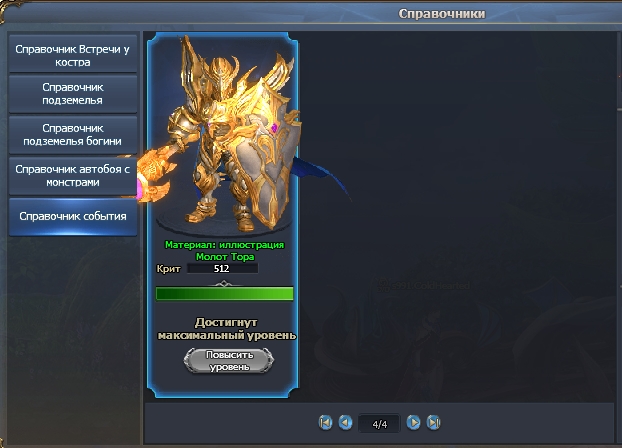Go to the first page
This screenshot has width=622, height=448.
coord(325,422)
